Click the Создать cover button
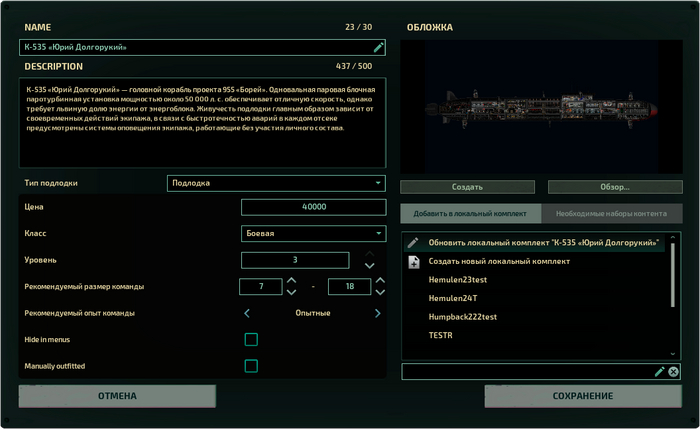The width and height of the screenshot is (700, 429). (x=467, y=187)
